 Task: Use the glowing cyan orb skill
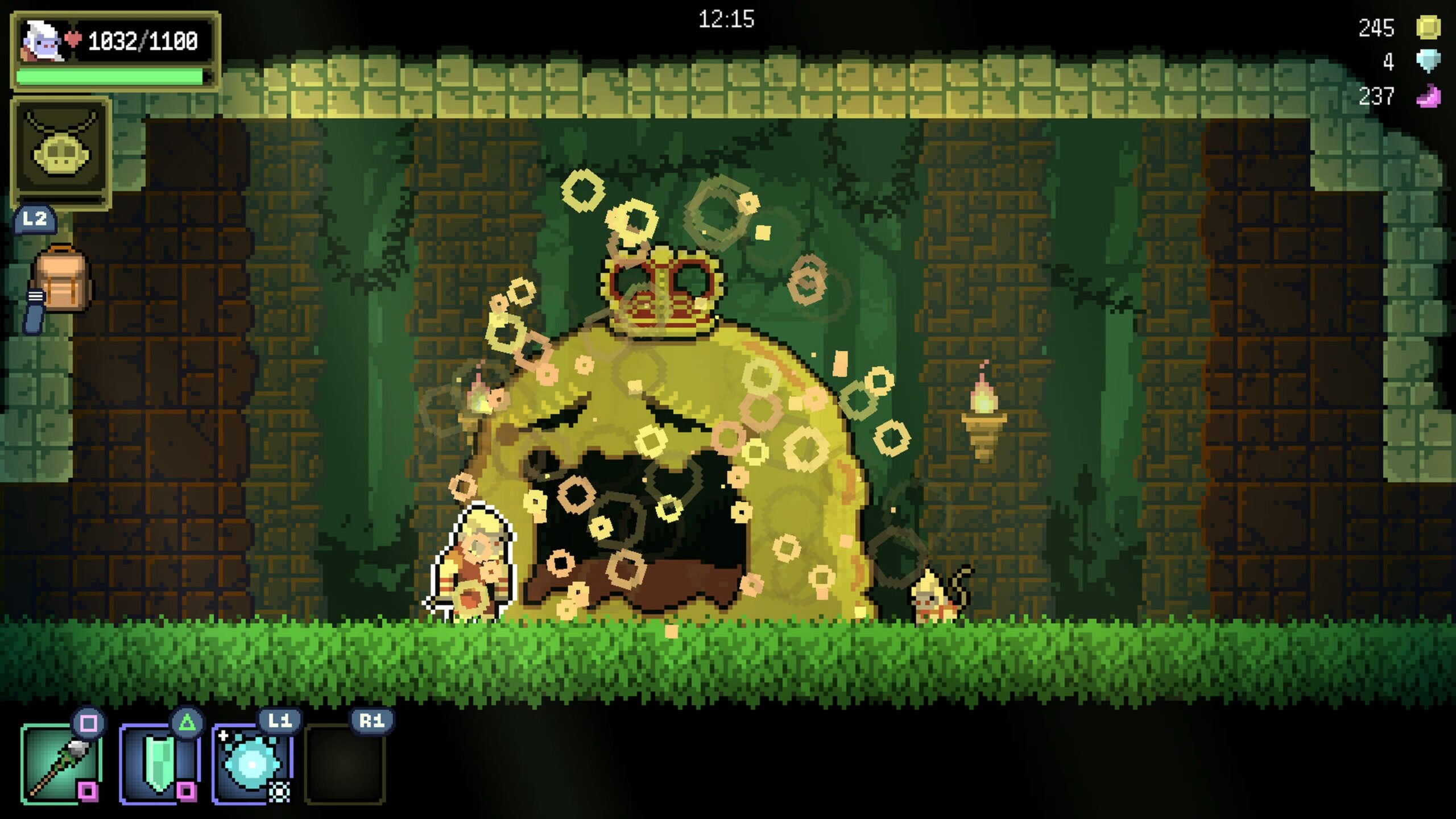[x=252, y=763]
